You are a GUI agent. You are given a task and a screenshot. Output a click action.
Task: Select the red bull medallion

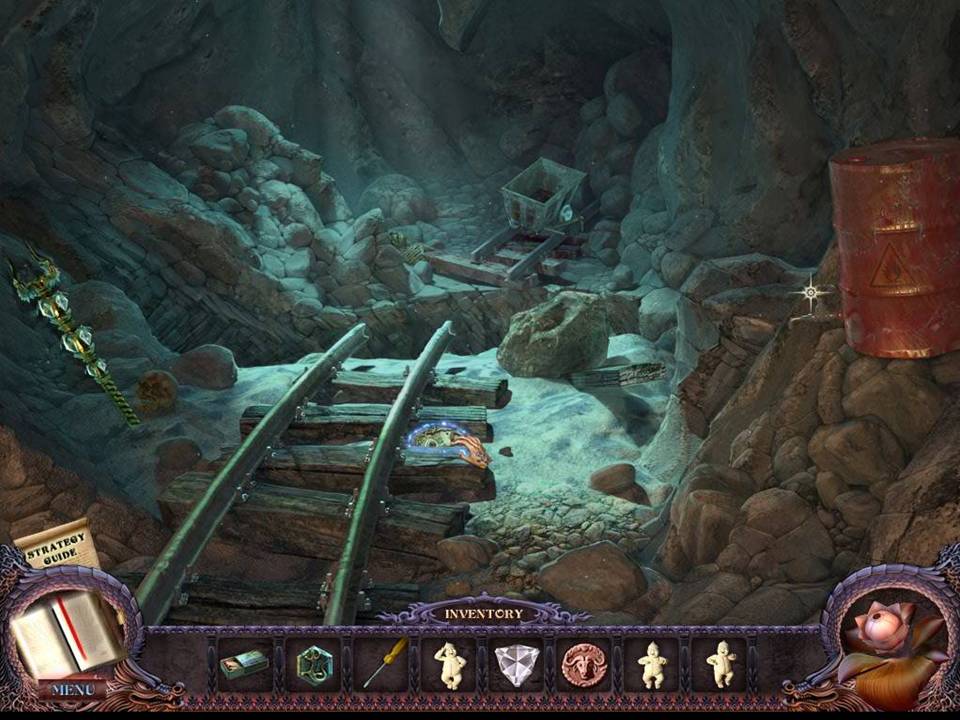[584, 664]
